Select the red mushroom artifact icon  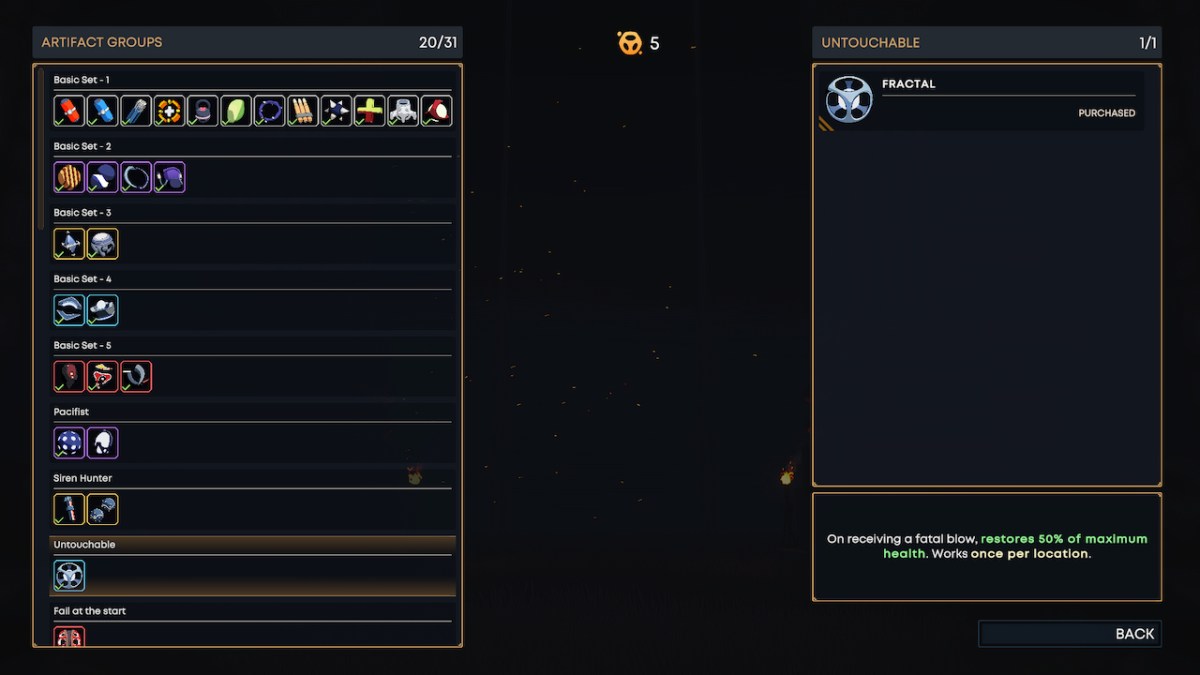pos(102,376)
